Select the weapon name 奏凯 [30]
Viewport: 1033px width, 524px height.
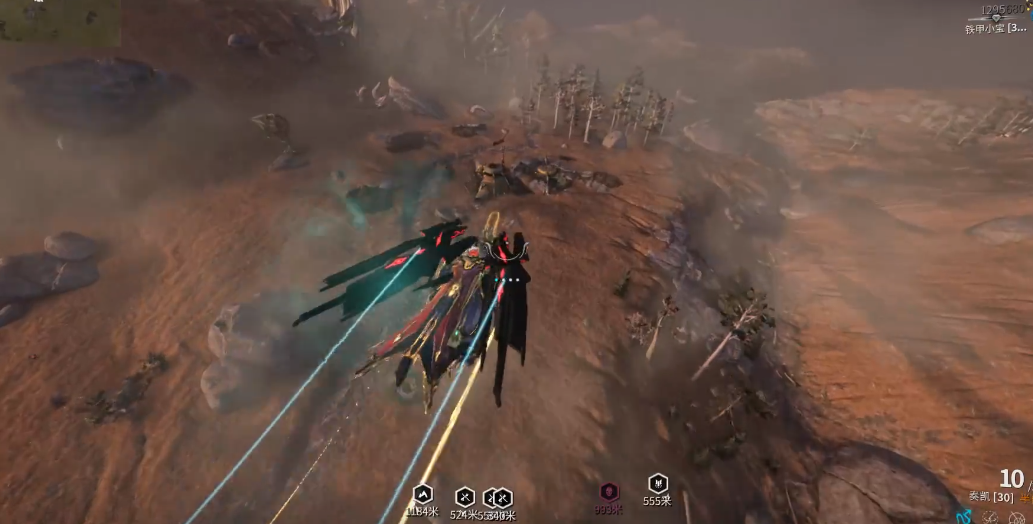990,497
